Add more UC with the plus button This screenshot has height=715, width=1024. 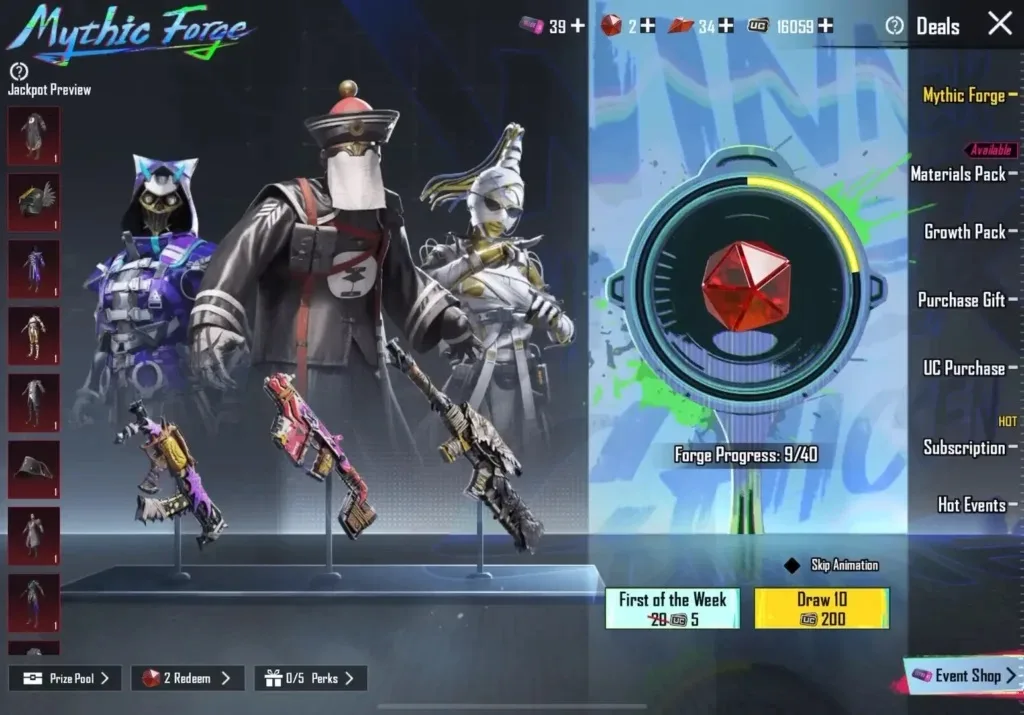click(825, 26)
